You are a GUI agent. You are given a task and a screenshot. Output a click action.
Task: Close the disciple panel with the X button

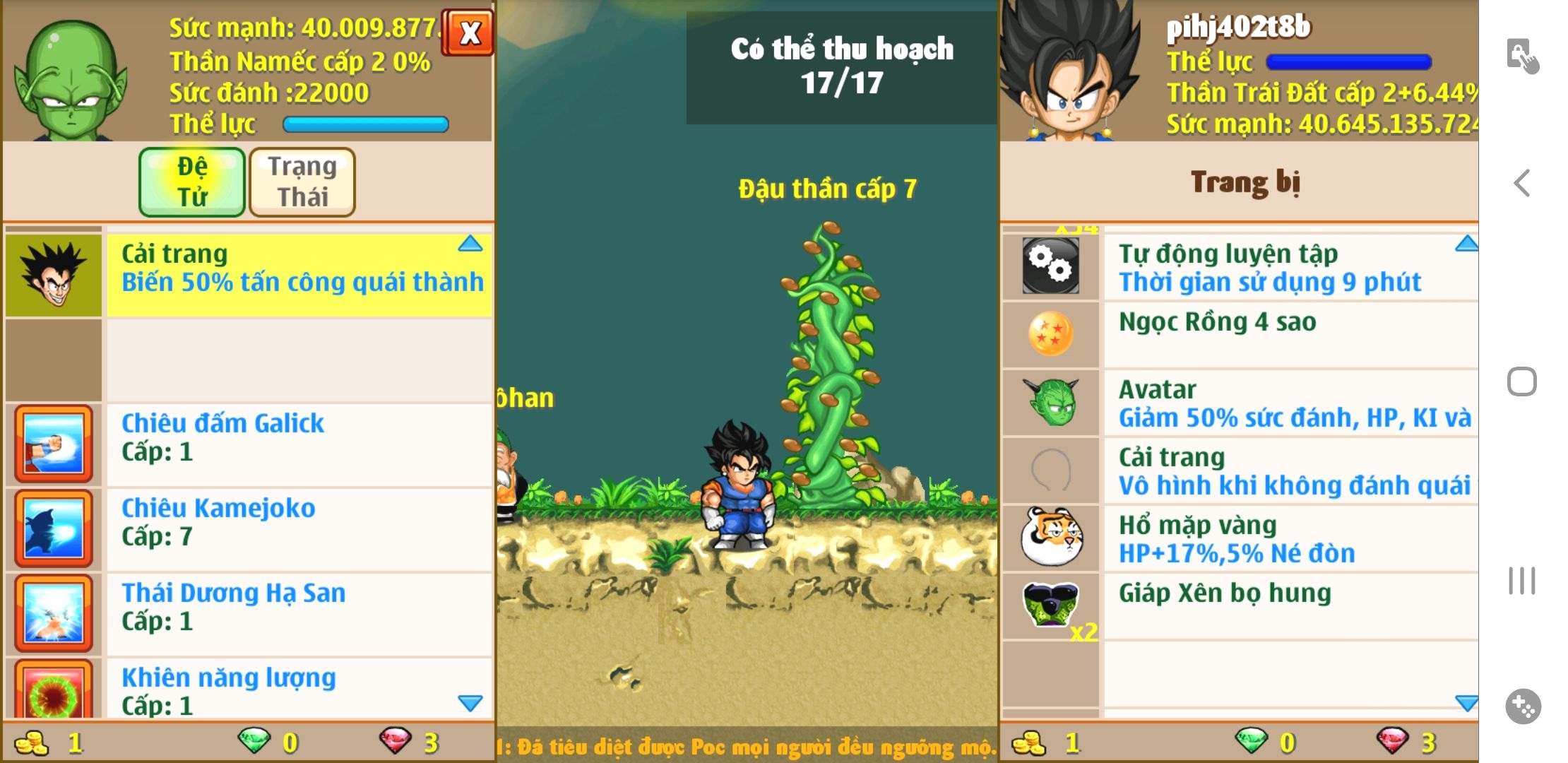[x=468, y=32]
